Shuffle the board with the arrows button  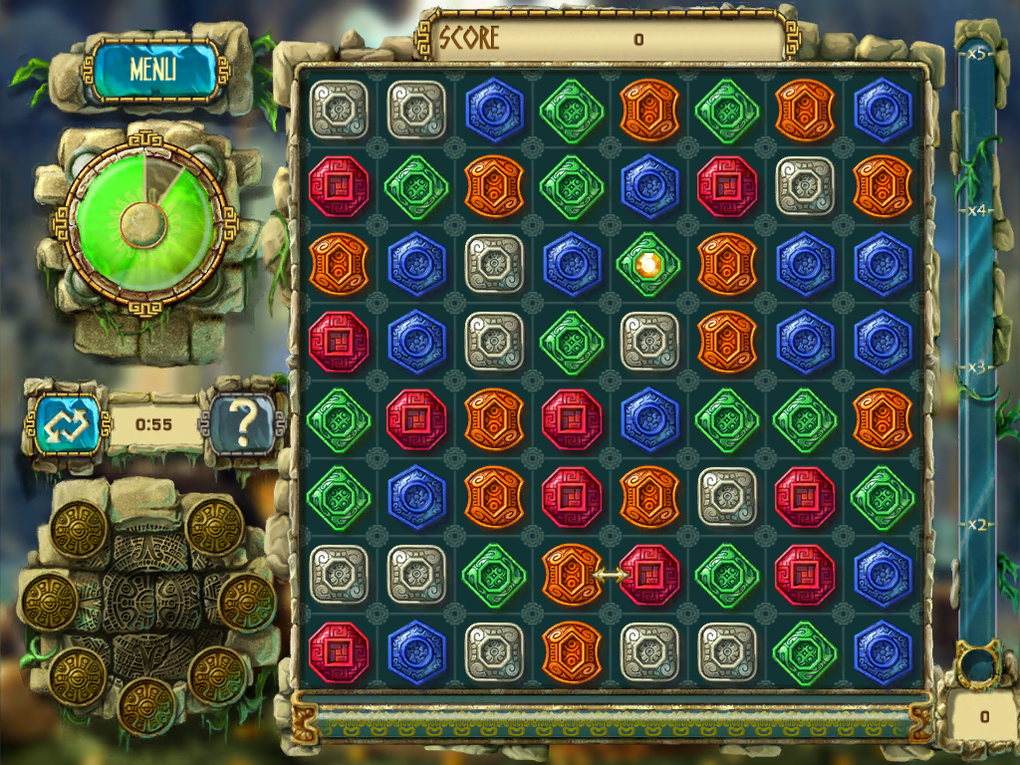pos(66,424)
